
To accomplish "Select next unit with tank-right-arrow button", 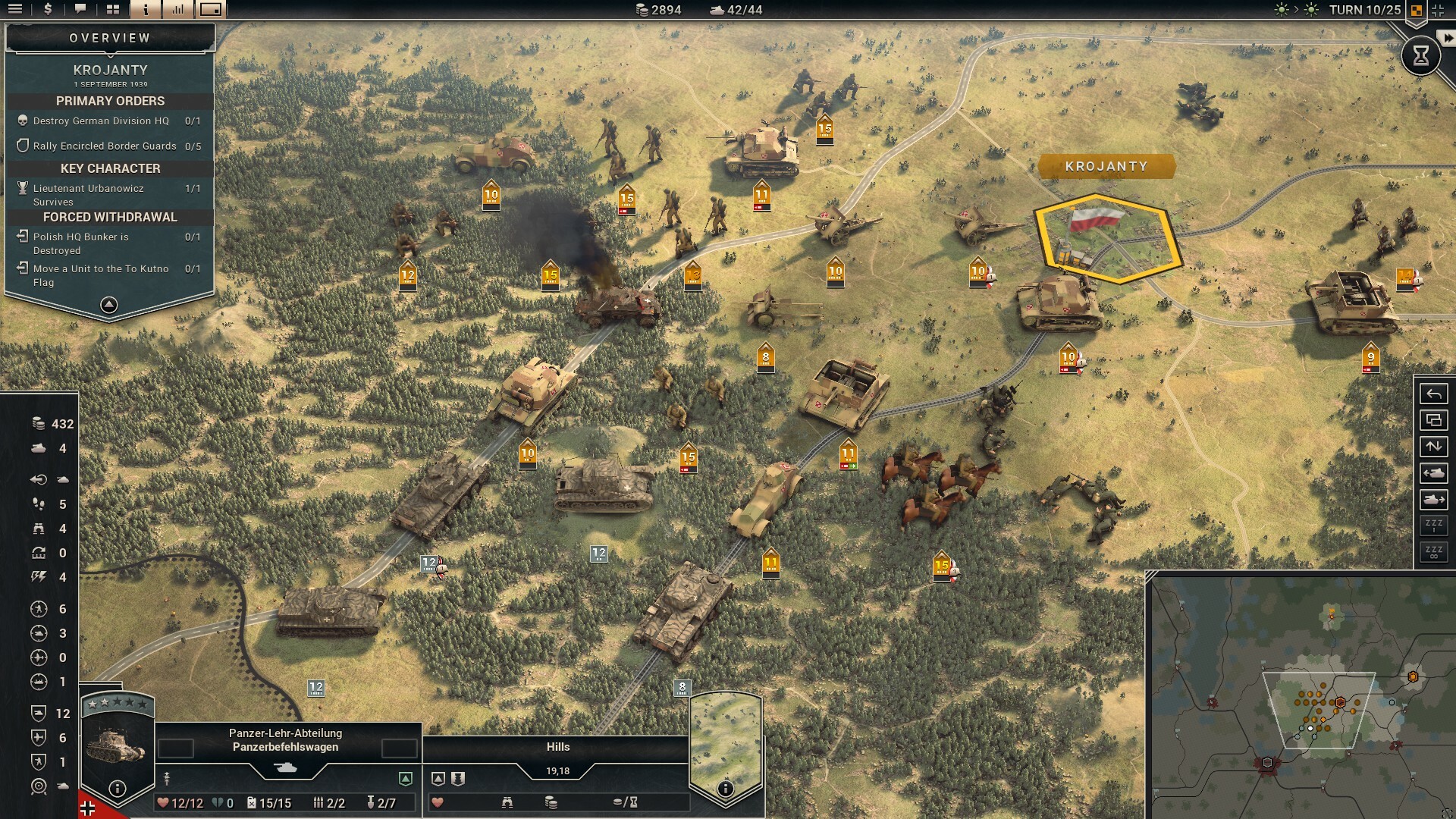I will click(x=1433, y=500).
